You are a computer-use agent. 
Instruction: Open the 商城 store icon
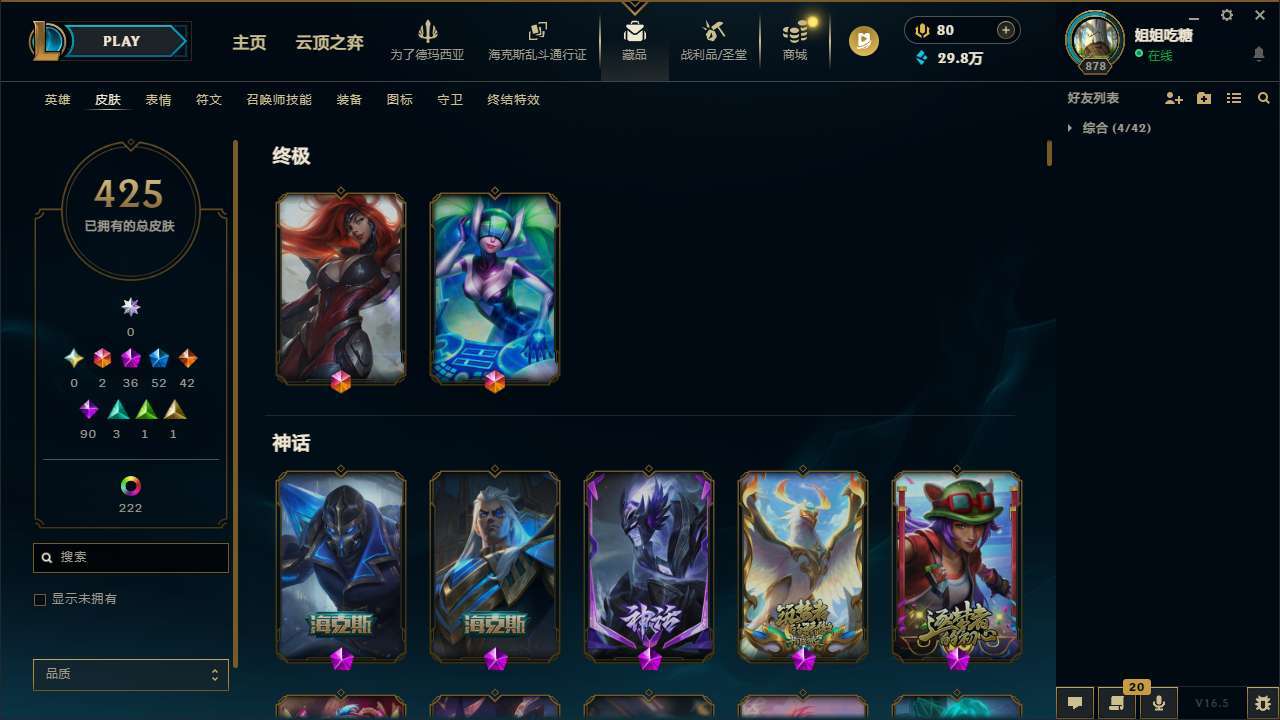pos(795,40)
